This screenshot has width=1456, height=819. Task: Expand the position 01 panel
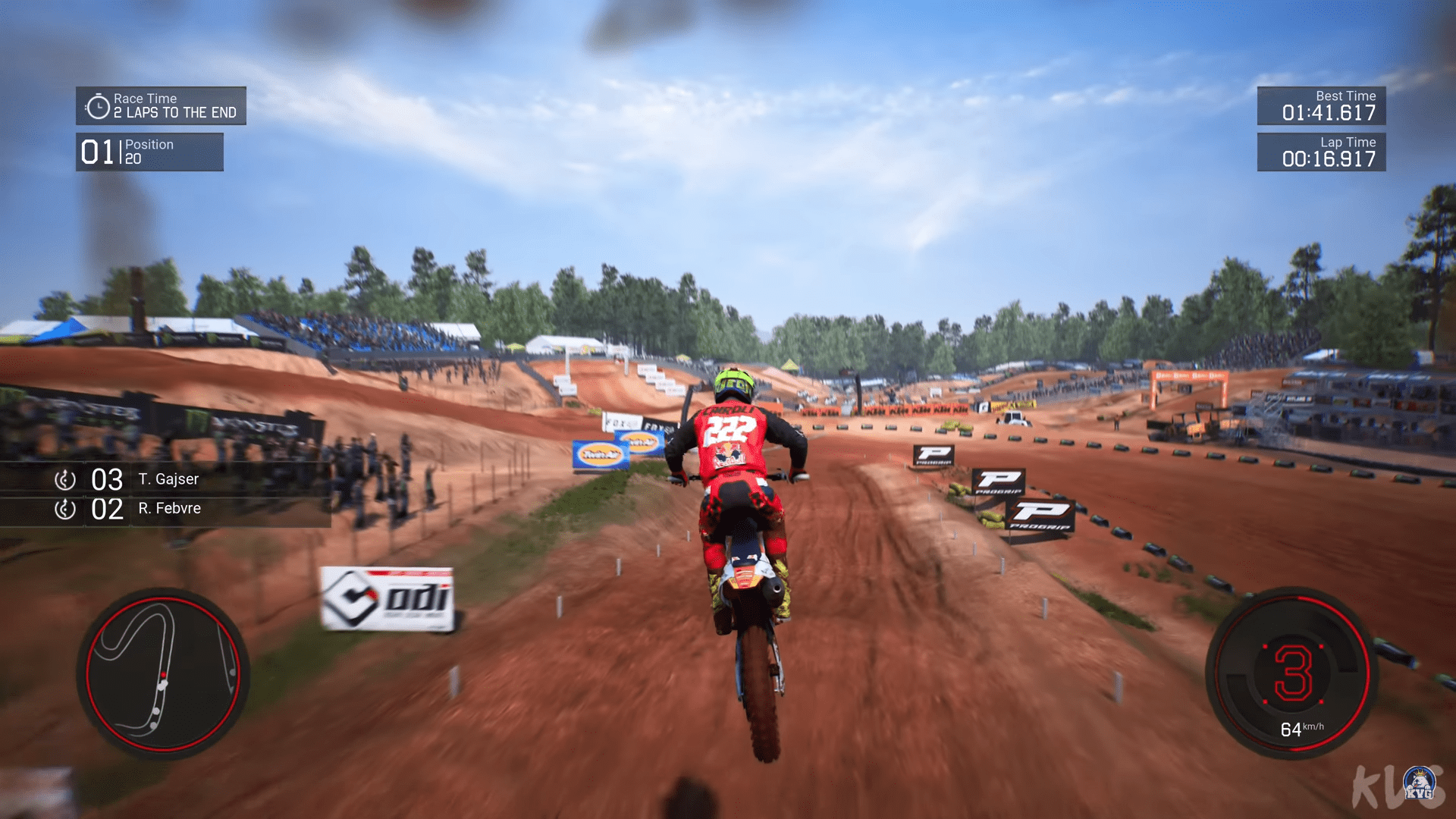coord(149,152)
